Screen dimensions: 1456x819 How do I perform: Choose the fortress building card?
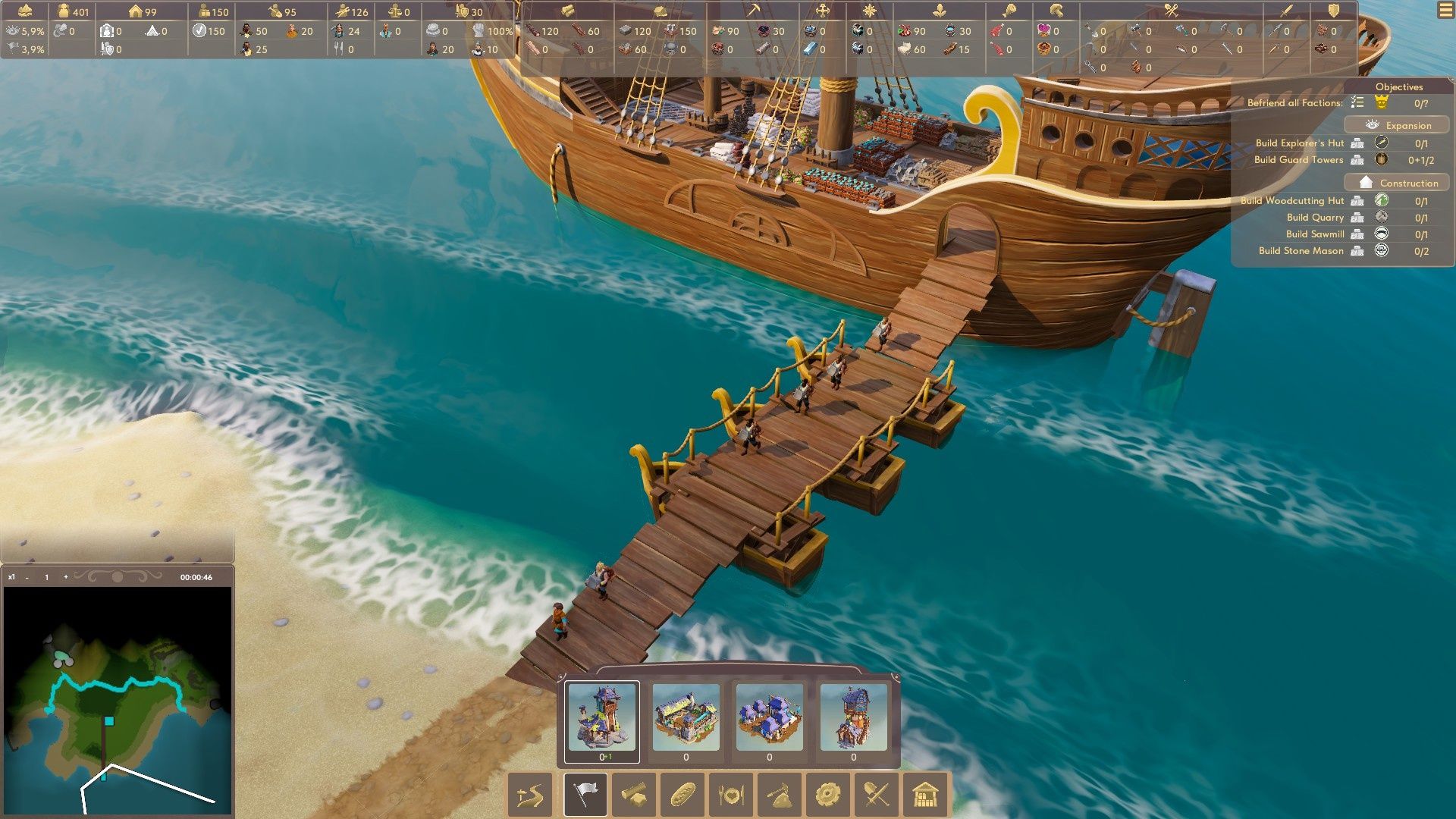[x=686, y=718]
